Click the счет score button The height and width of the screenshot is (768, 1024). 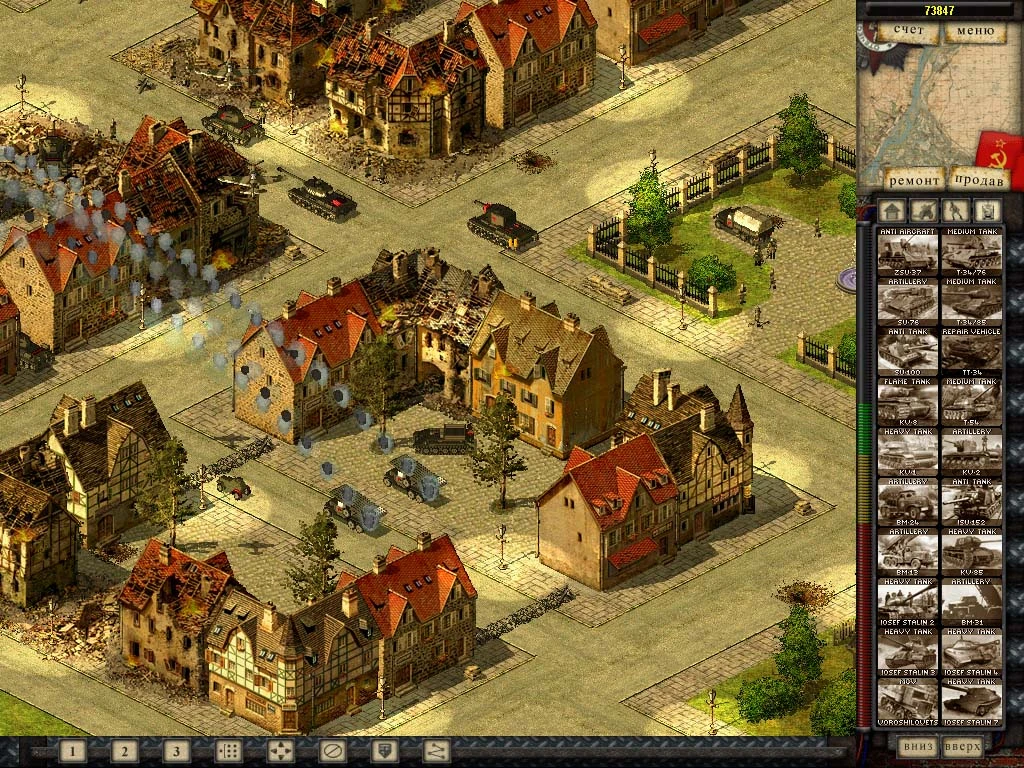908,31
